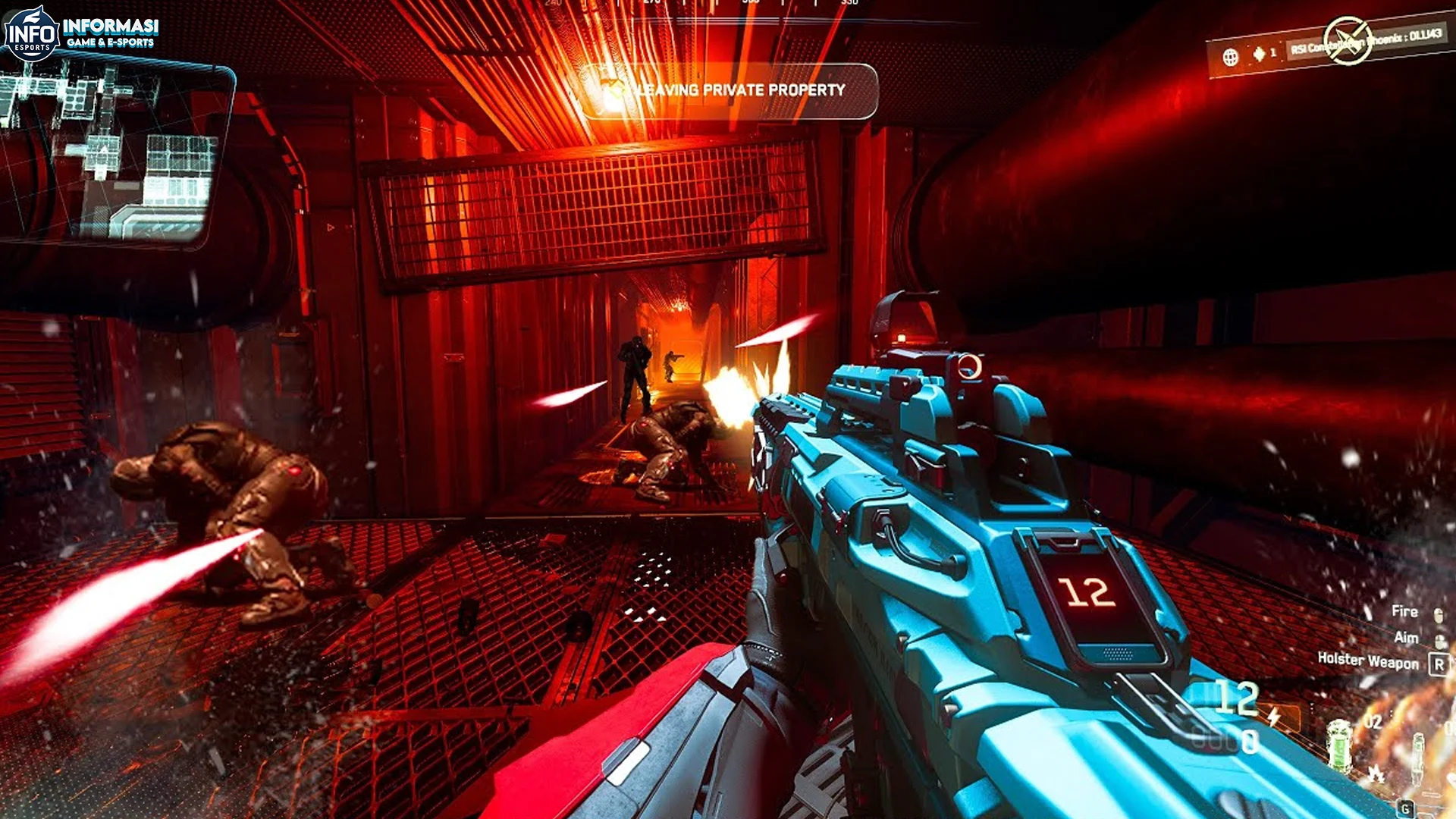Click the crossed-out ship status icon
The image size is (1456, 819).
pyautogui.click(x=1350, y=40)
